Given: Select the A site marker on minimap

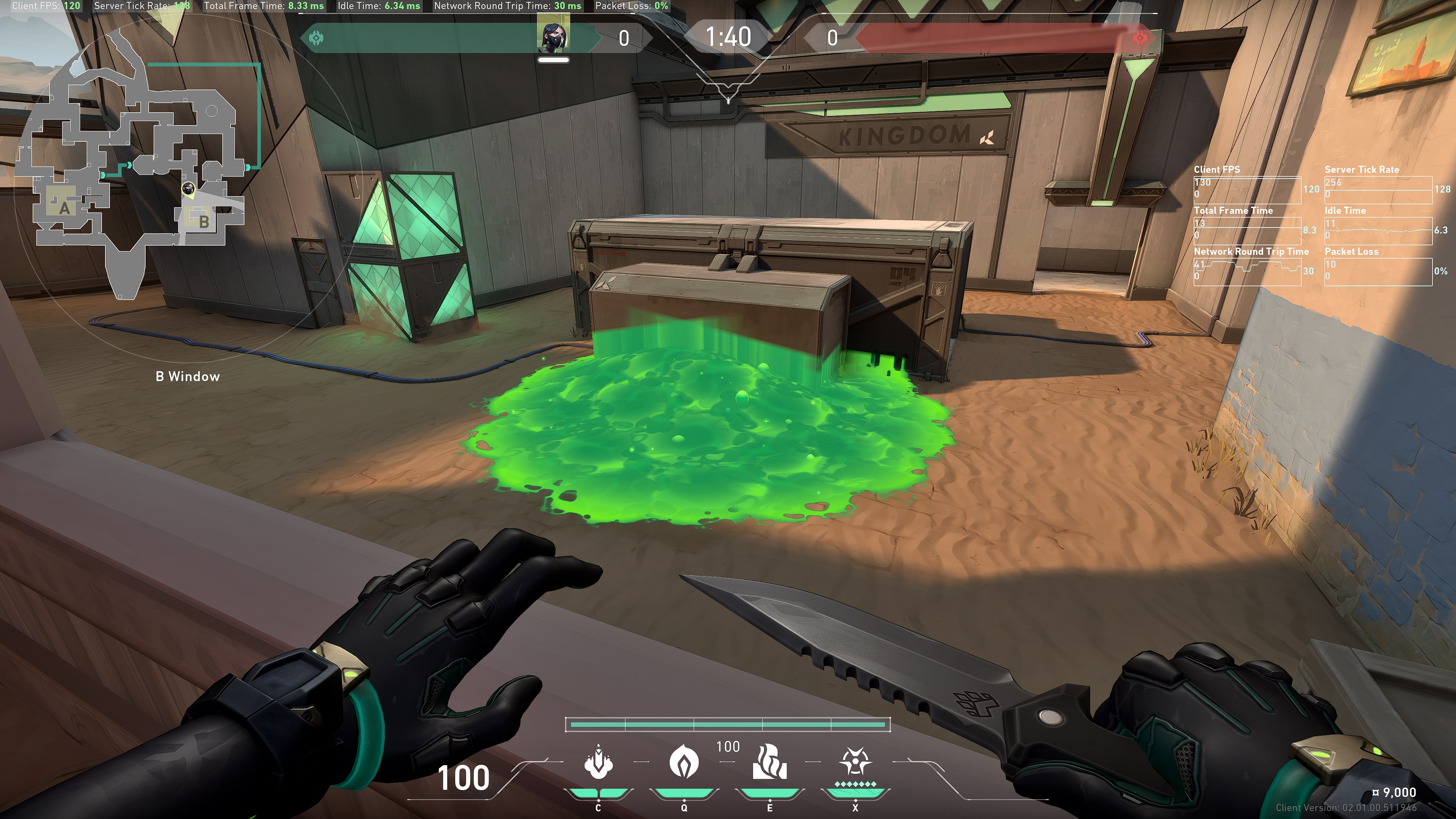Looking at the screenshot, I should (x=64, y=208).
